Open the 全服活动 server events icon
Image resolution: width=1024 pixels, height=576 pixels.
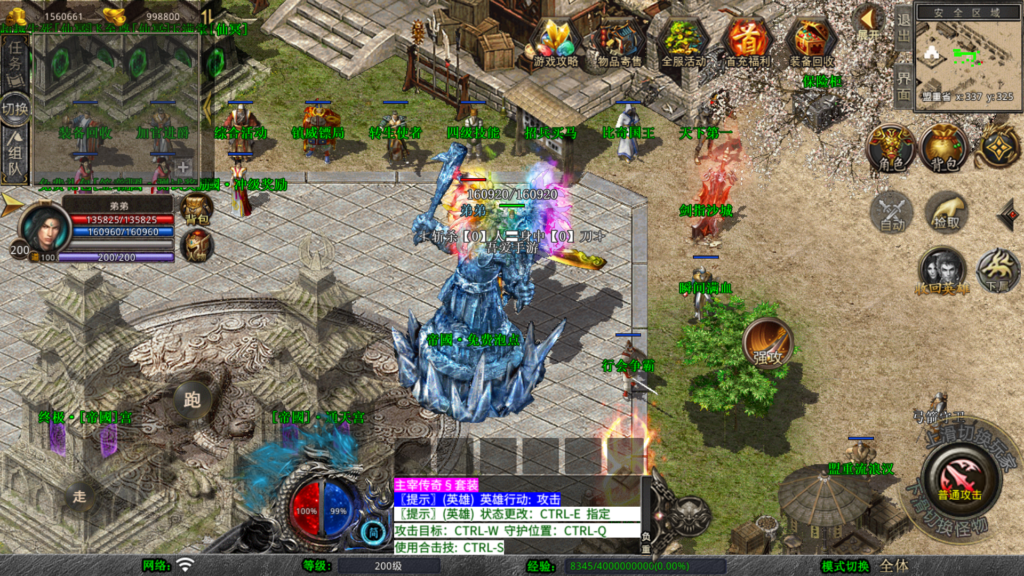click(682, 42)
